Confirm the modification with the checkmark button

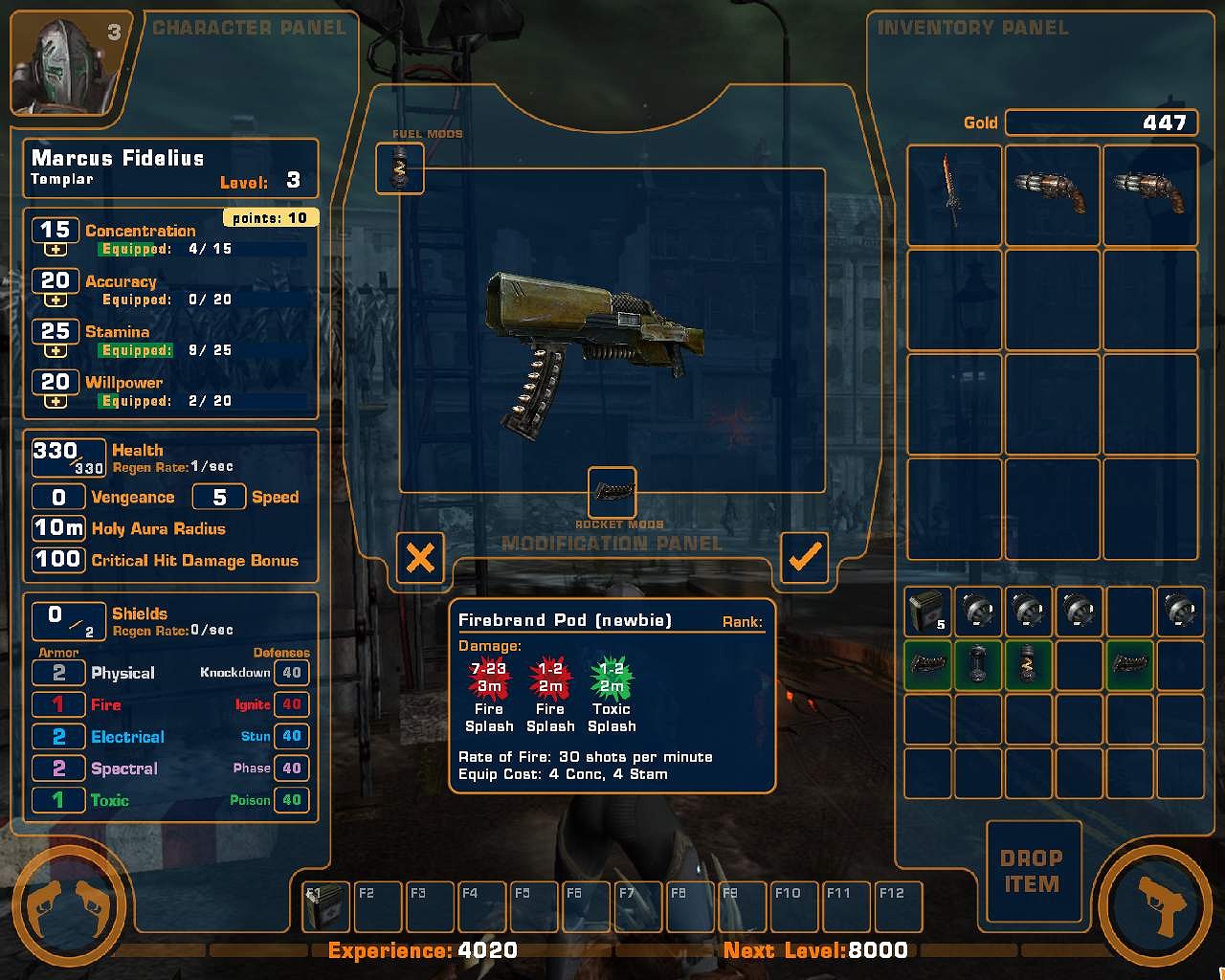[804, 557]
